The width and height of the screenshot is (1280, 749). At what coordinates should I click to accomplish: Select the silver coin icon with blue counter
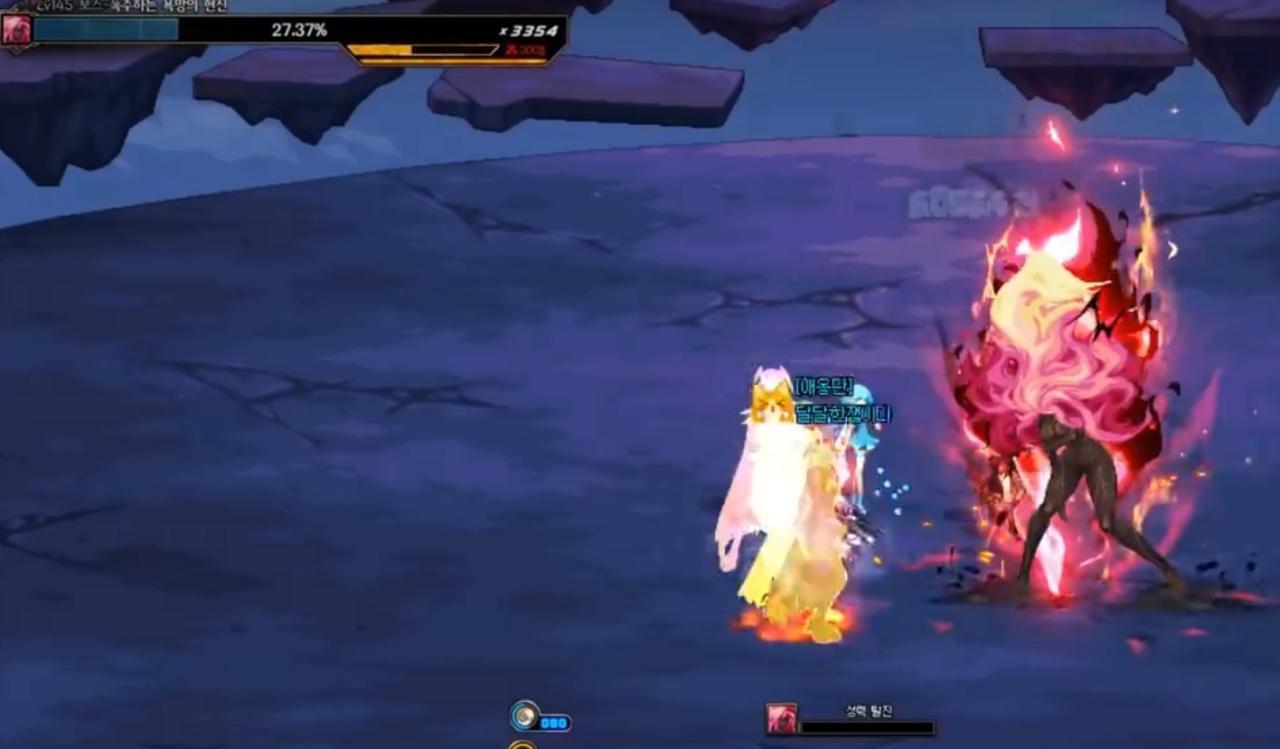[524, 716]
